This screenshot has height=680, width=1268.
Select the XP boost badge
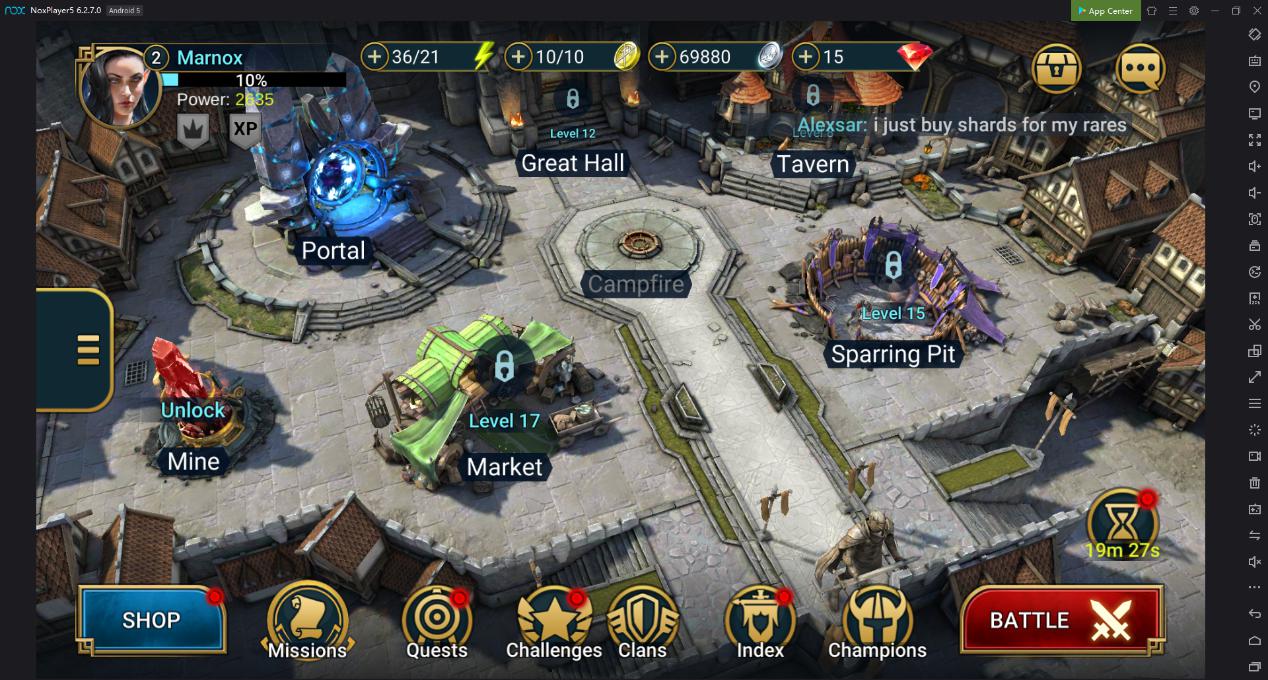(245, 129)
